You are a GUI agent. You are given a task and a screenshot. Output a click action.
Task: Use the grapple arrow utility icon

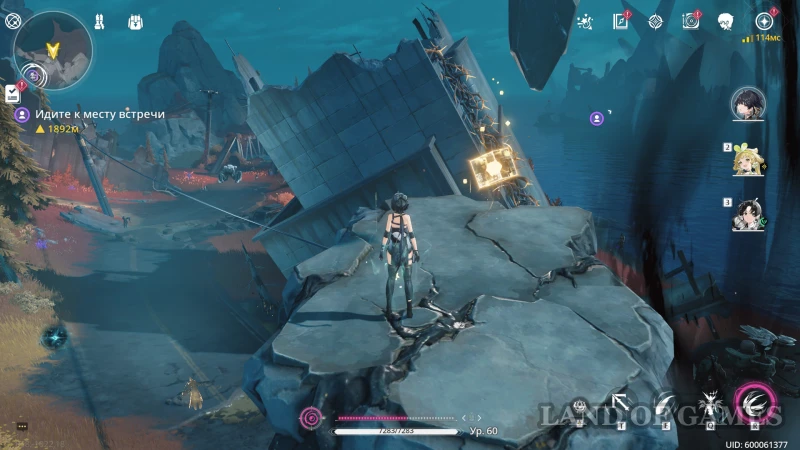pyautogui.click(x=621, y=405)
